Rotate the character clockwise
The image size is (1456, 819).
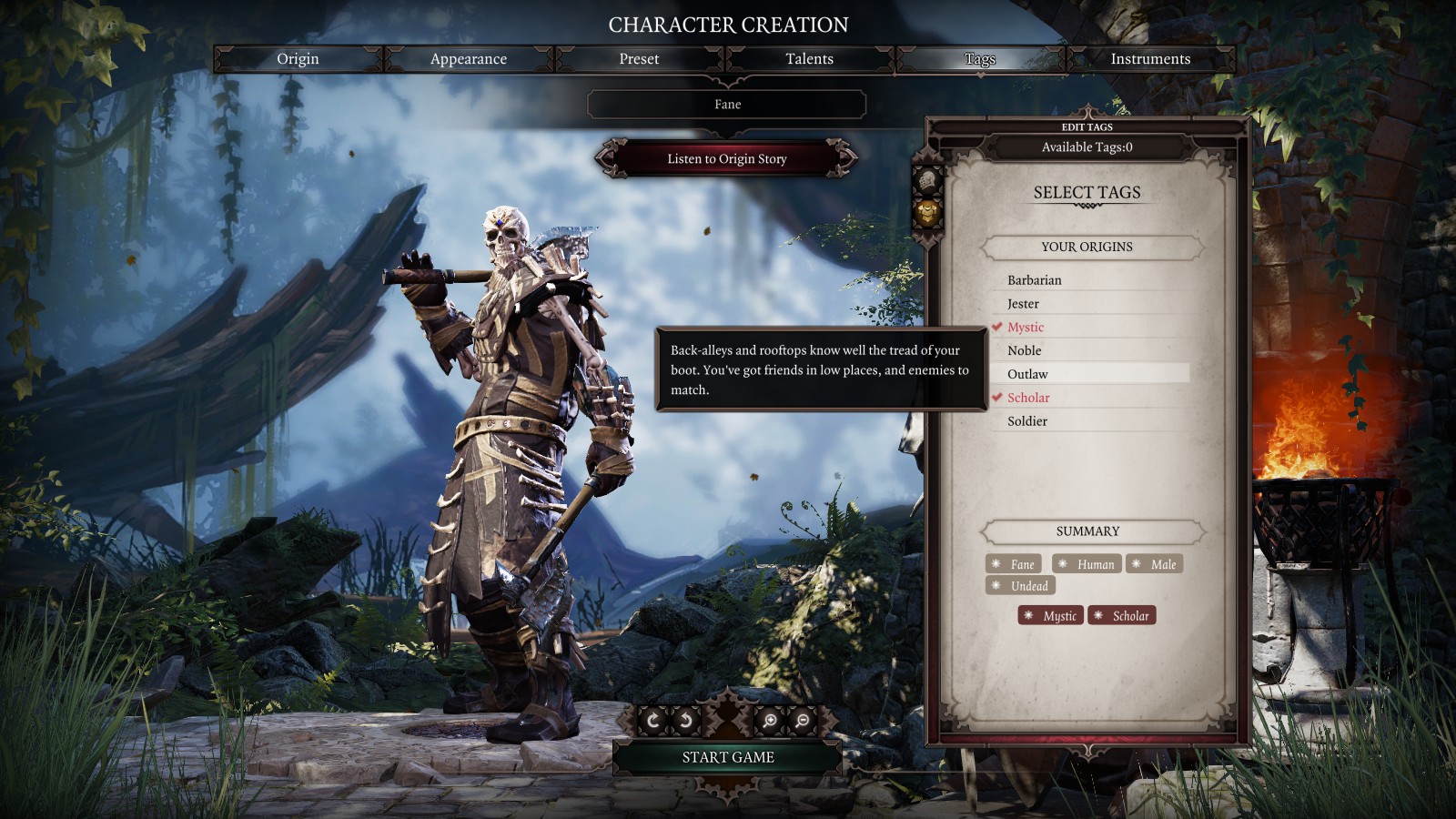pos(652,721)
